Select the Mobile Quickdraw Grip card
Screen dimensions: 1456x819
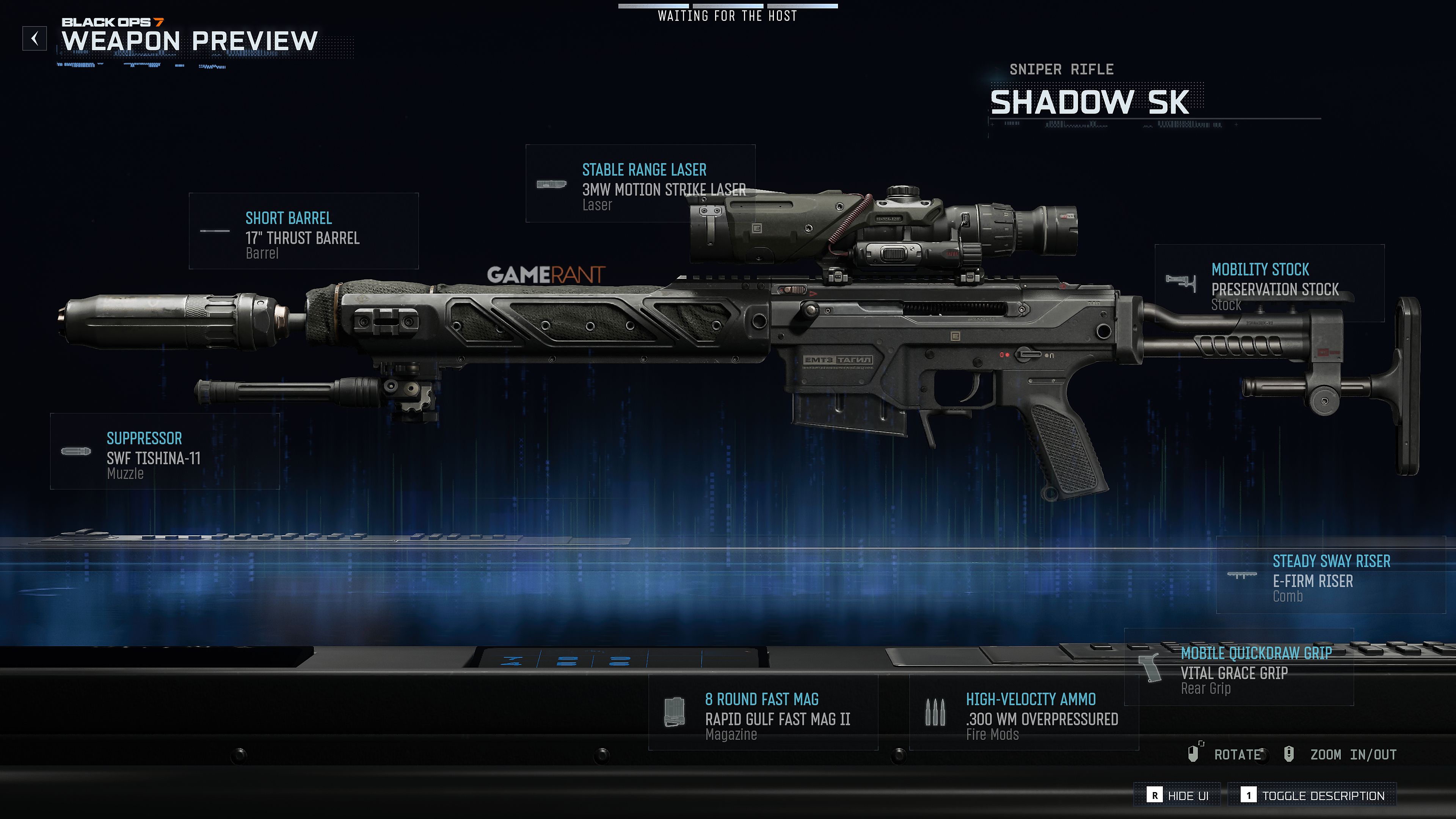pos(1239,667)
